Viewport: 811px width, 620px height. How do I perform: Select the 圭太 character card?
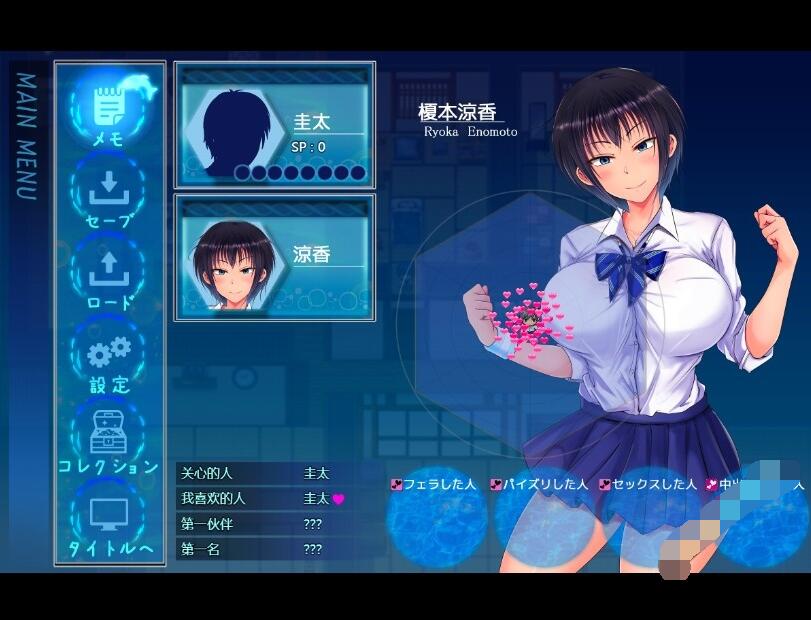coord(275,125)
